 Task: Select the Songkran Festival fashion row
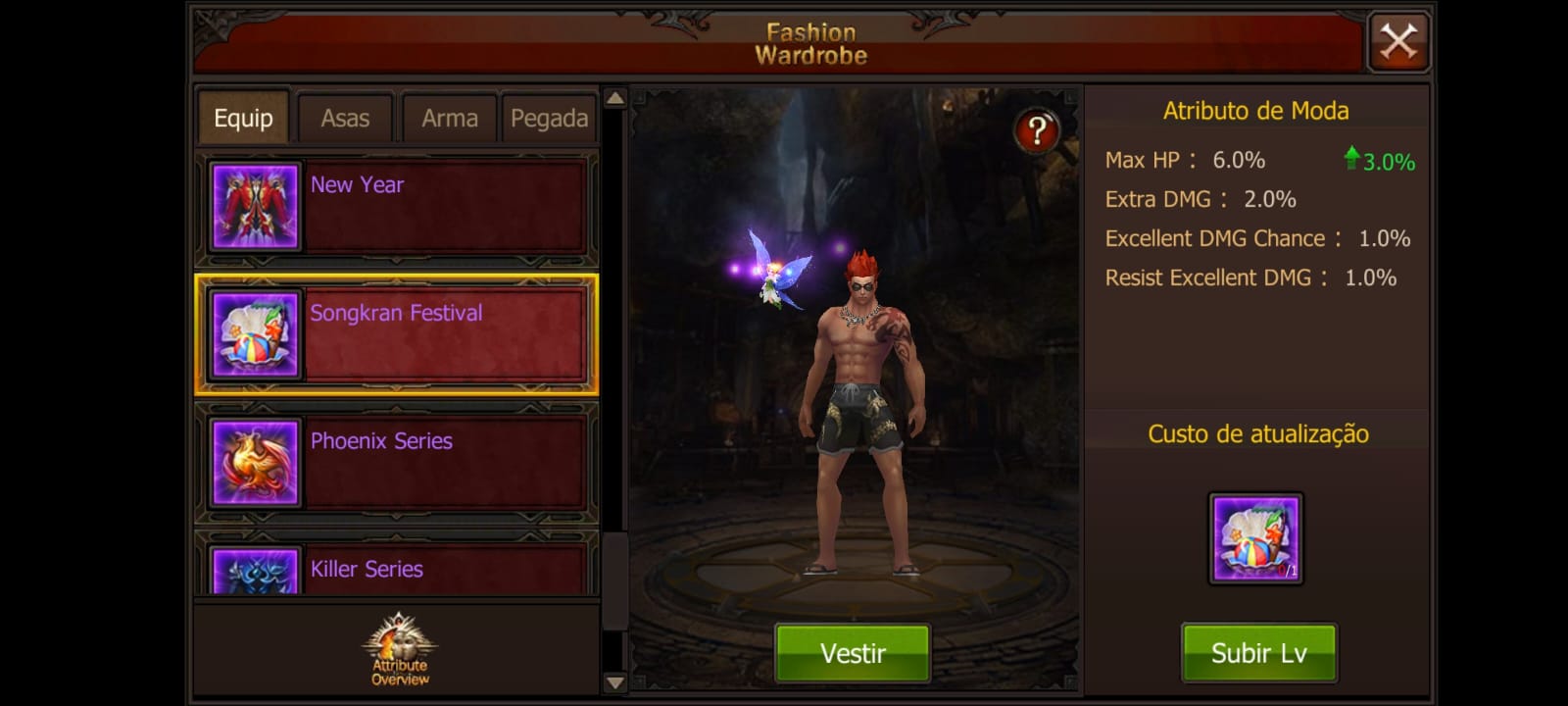click(x=397, y=334)
